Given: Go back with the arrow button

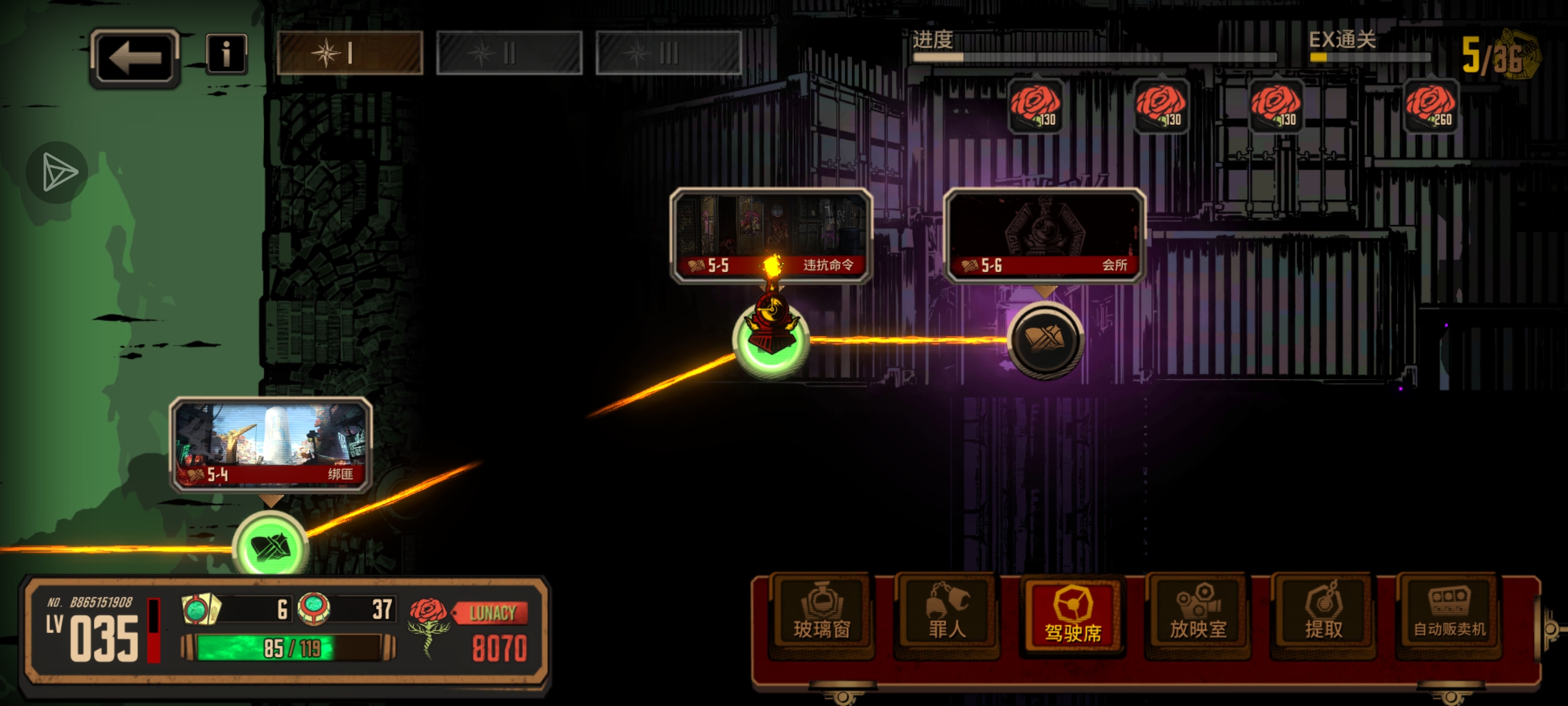Looking at the screenshot, I should click(x=135, y=58).
